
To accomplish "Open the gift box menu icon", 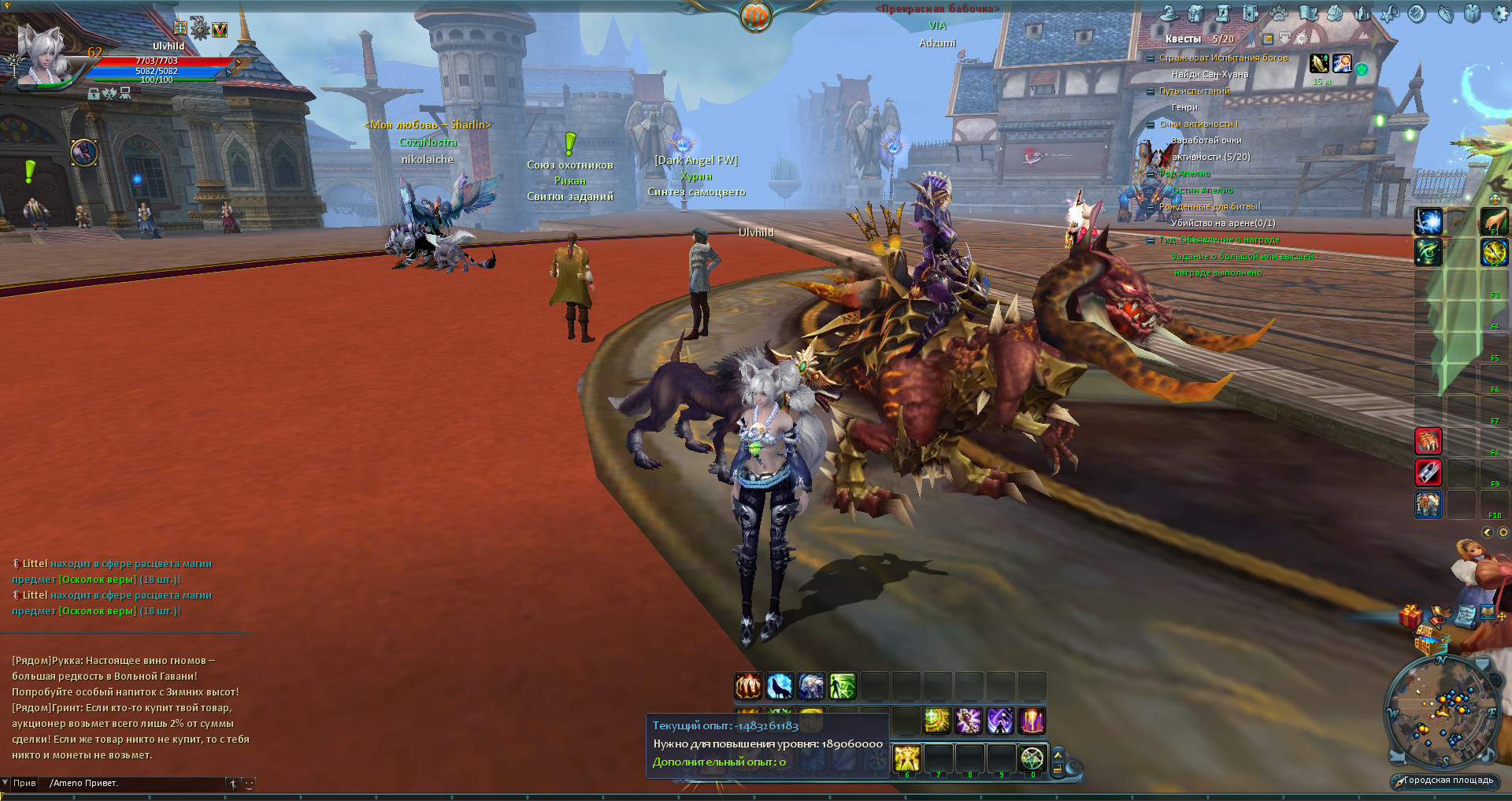I will [x=1473, y=13].
